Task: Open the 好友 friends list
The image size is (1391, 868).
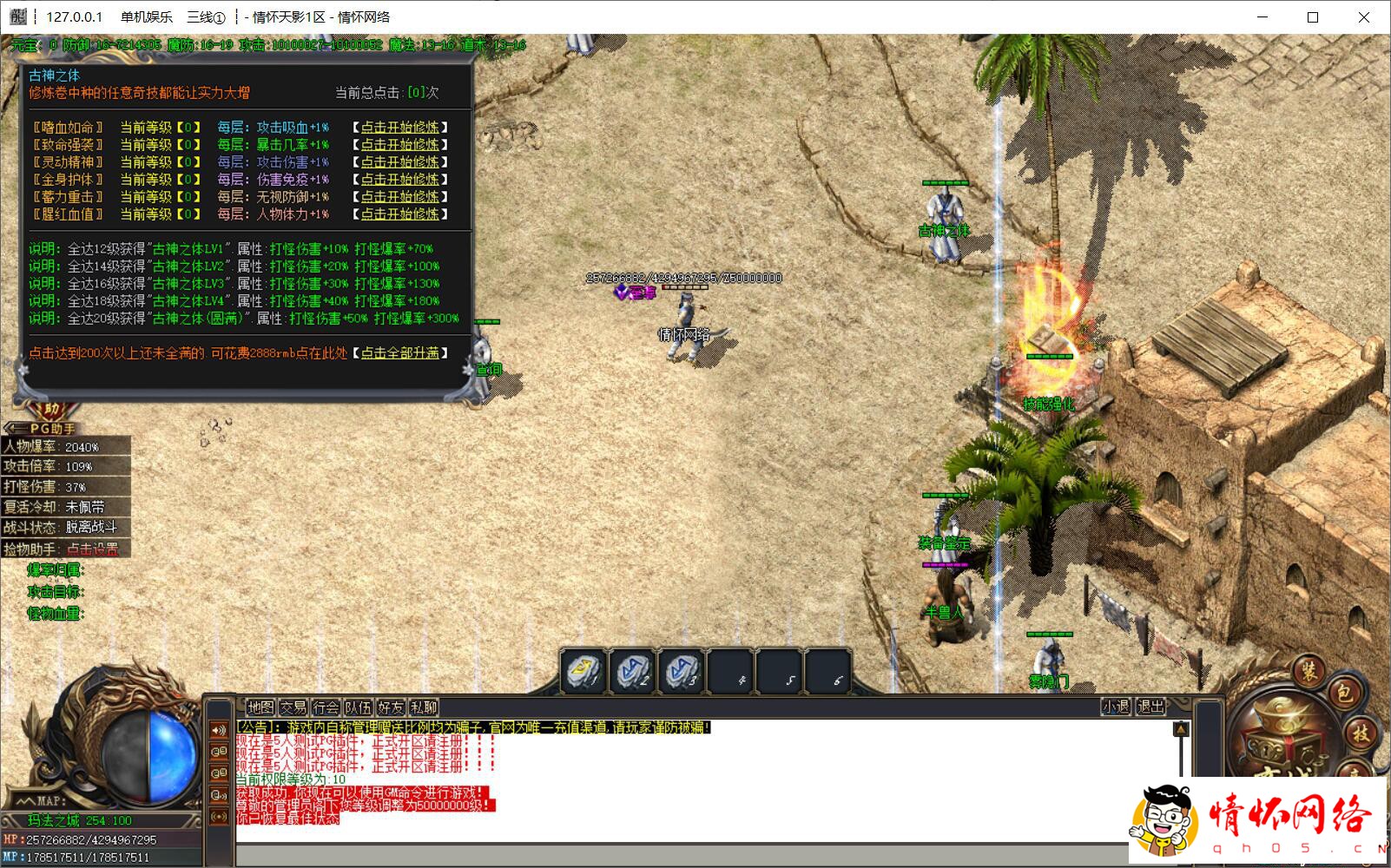Action: pyautogui.click(x=391, y=707)
